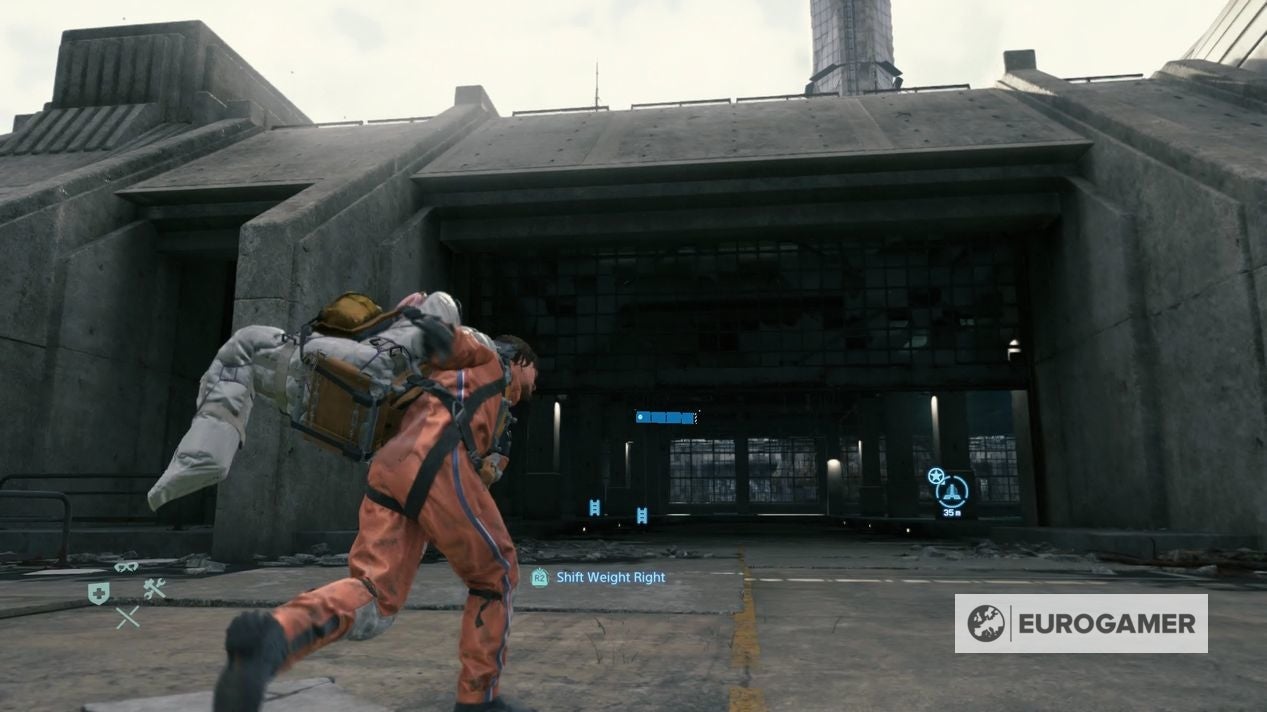
Task: Click the crossed-lines X shortcut icon
Action: [x=127, y=617]
